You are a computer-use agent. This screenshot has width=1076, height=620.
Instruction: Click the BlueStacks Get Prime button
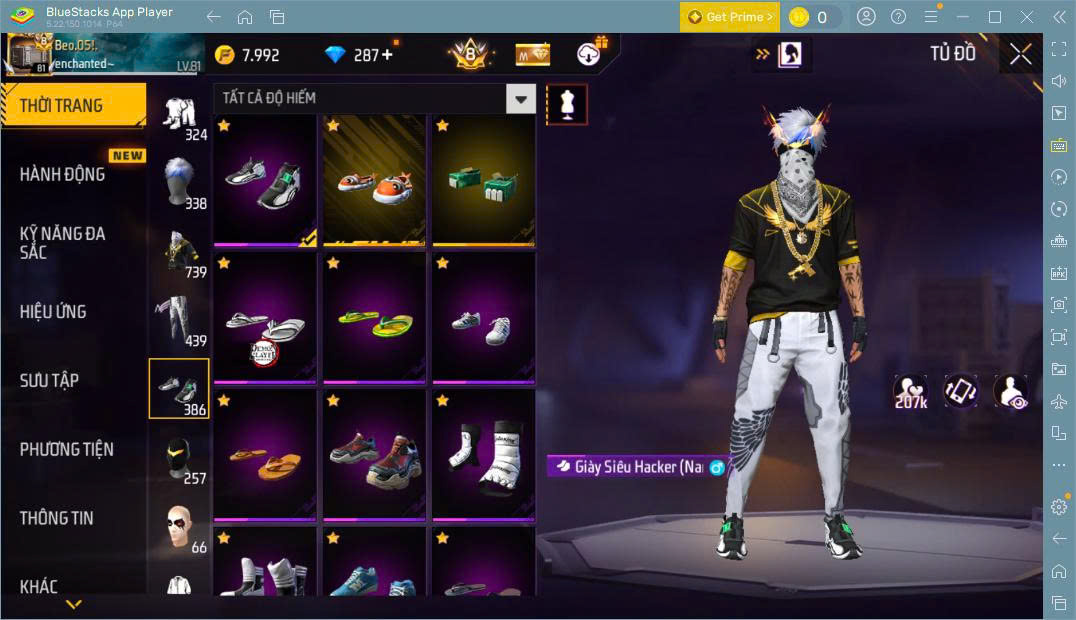(729, 17)
